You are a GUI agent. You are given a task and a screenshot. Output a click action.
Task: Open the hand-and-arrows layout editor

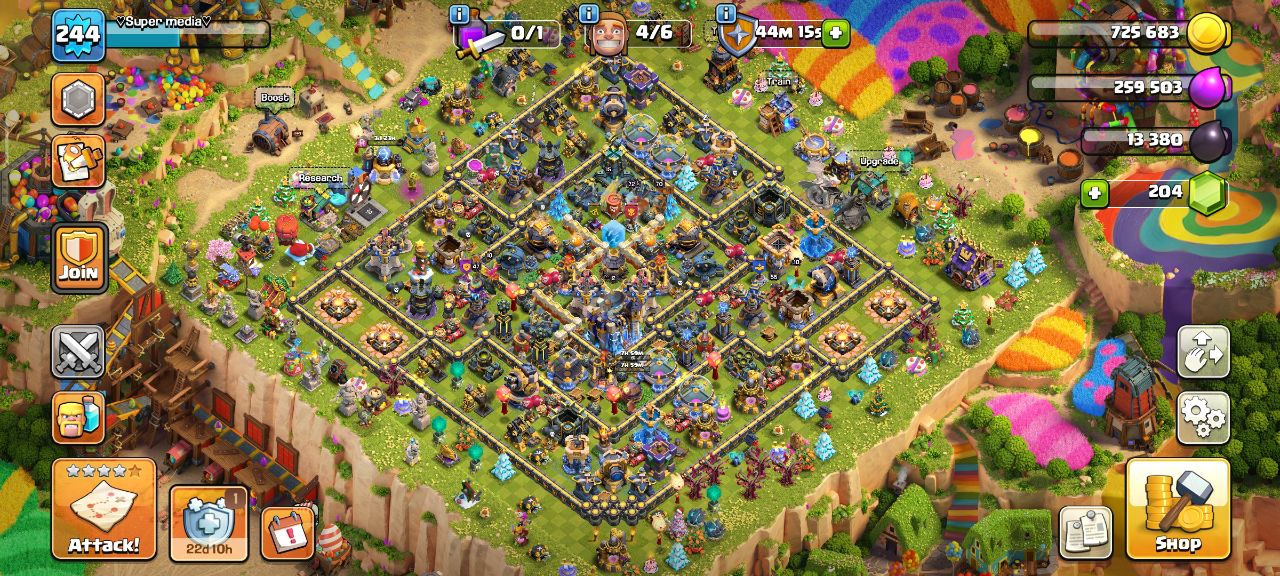pos(1203,352)
